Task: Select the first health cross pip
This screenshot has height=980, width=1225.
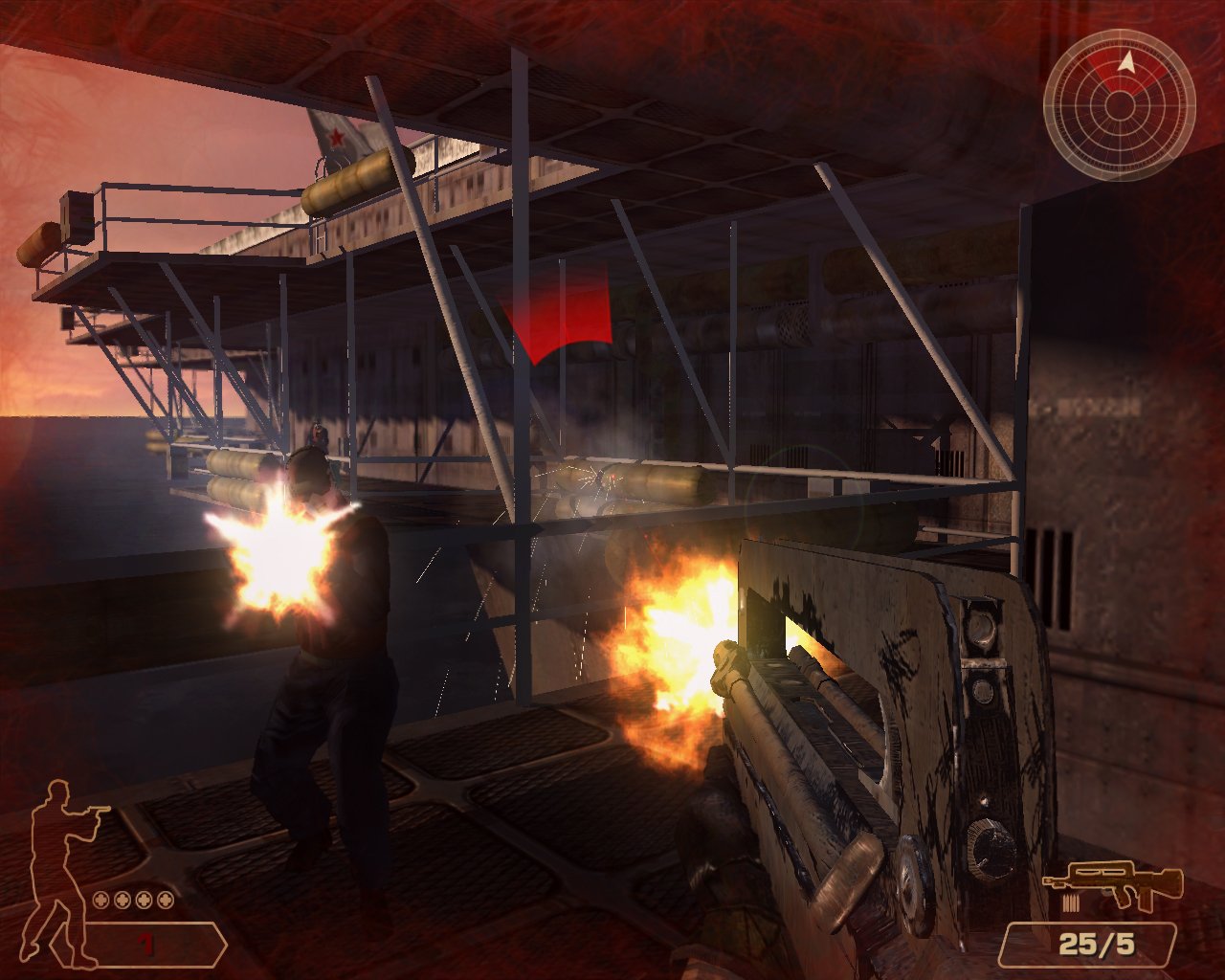Action: coord(101,900)
